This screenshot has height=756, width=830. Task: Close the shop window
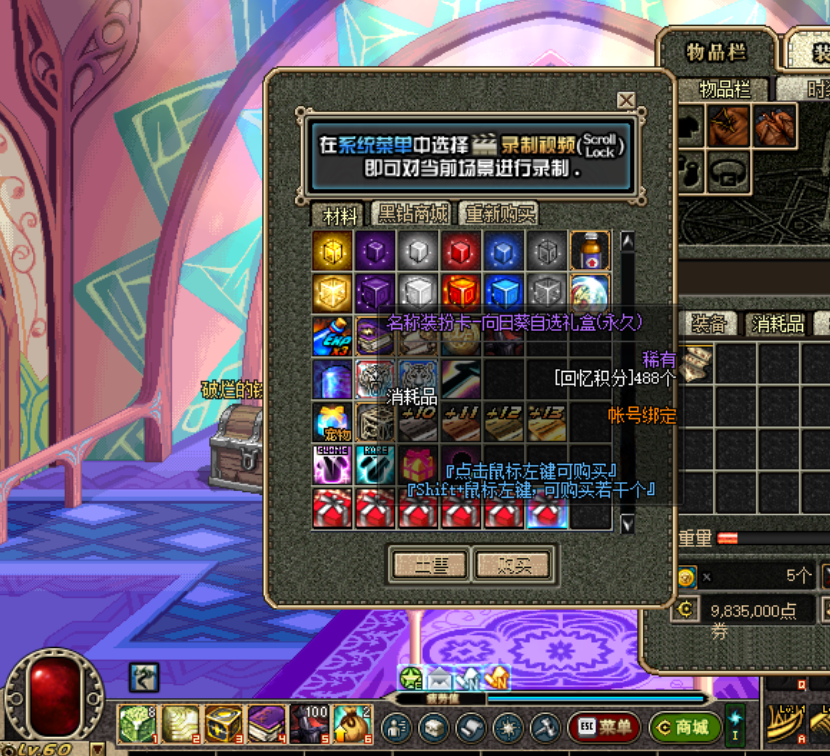626,100
